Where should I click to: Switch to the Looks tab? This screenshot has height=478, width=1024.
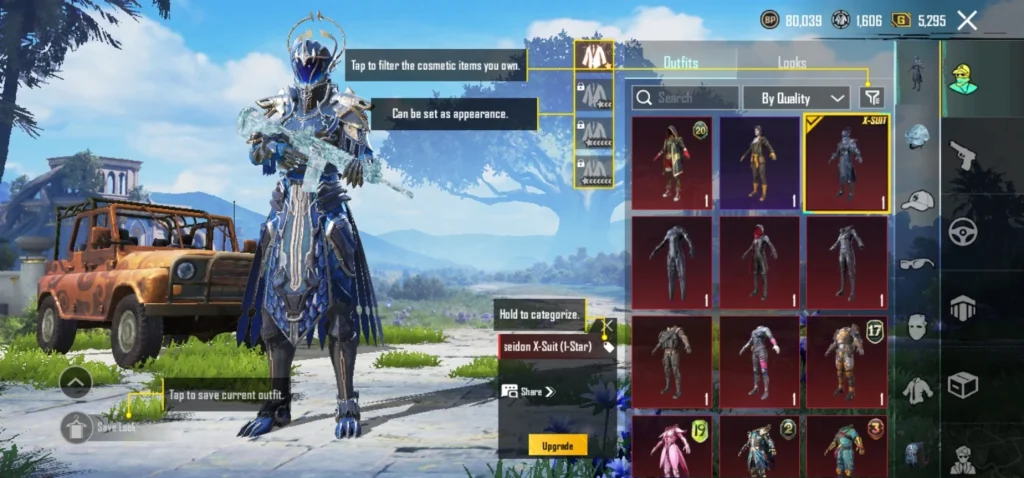tap(792, 62)
